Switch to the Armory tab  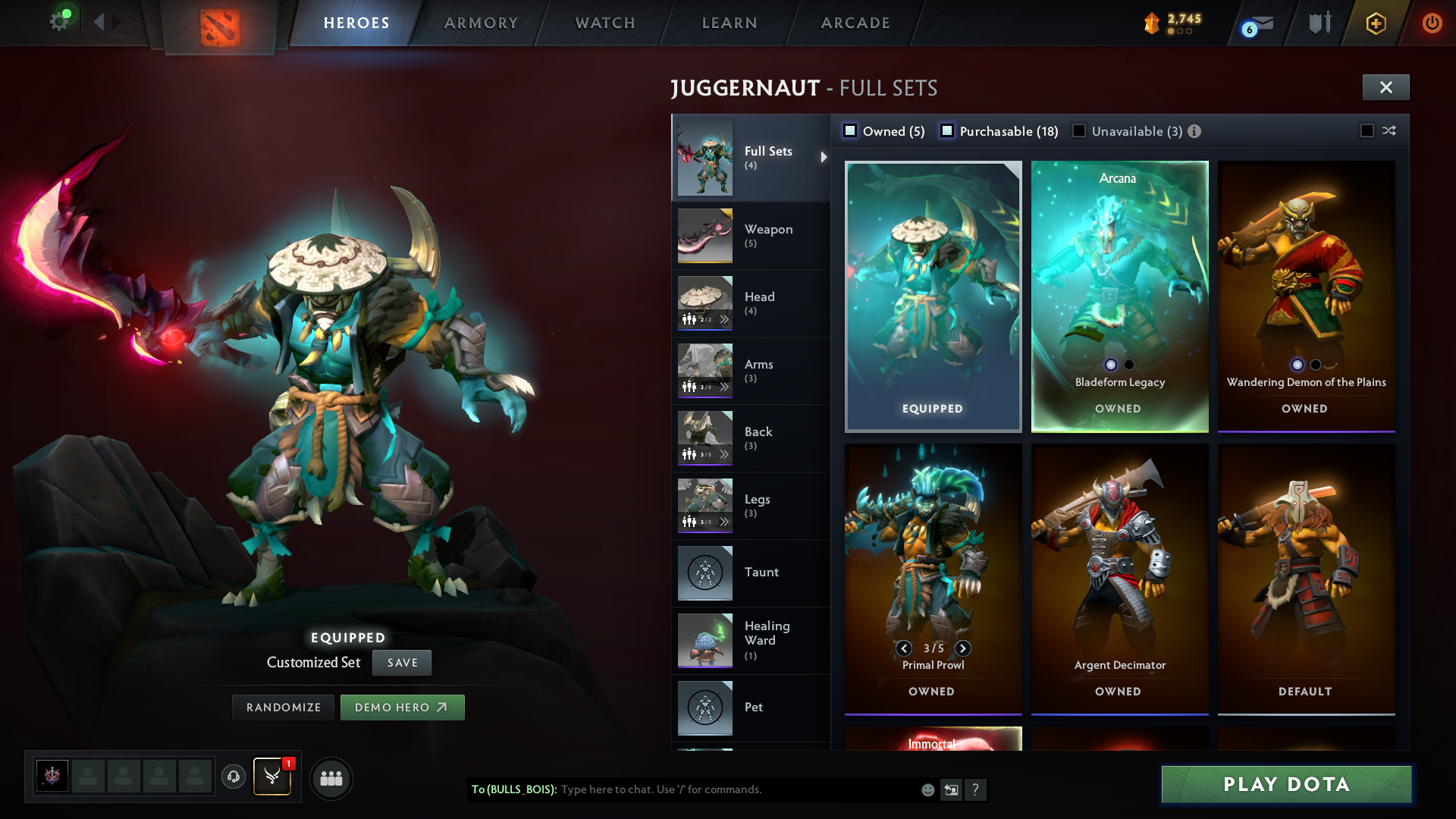coord(481,23)
